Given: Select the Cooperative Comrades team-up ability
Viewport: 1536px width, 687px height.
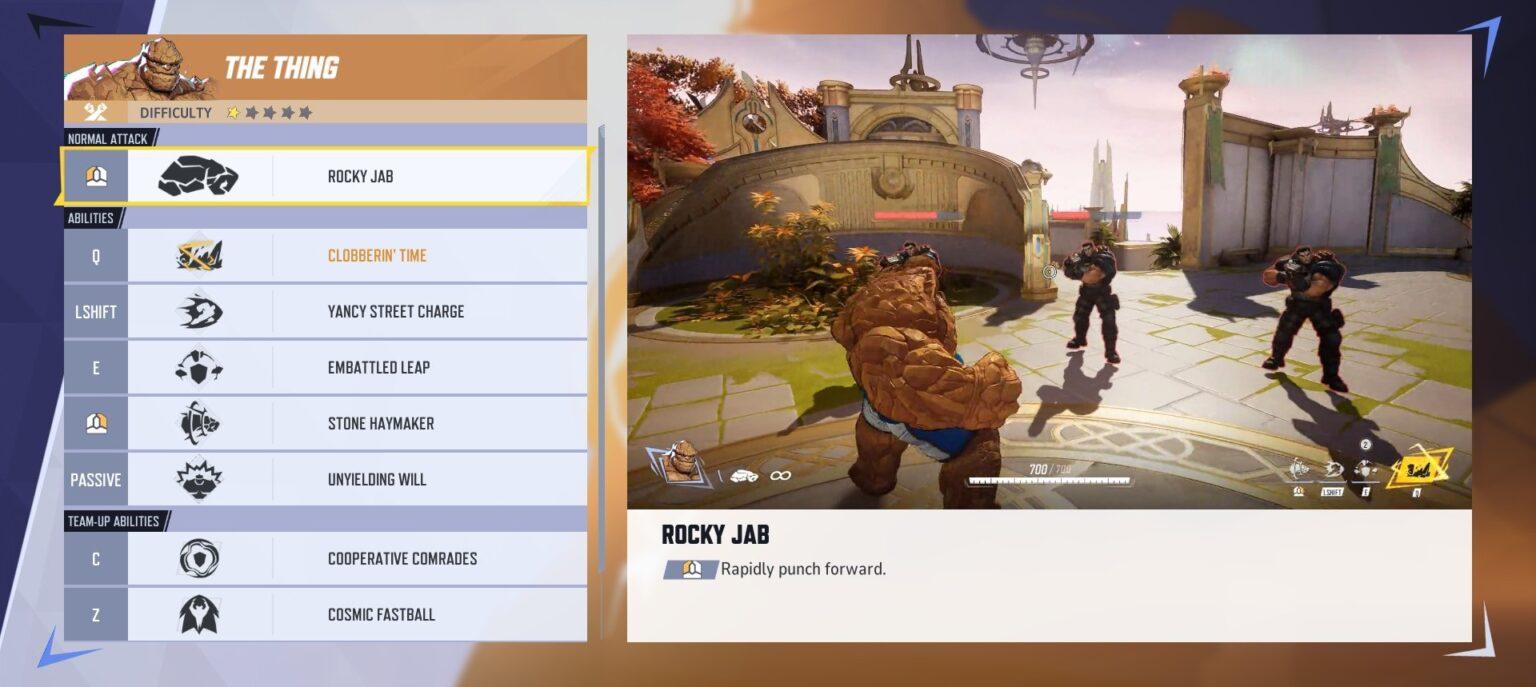Looking at the screenshot, I should pos(326,559).
